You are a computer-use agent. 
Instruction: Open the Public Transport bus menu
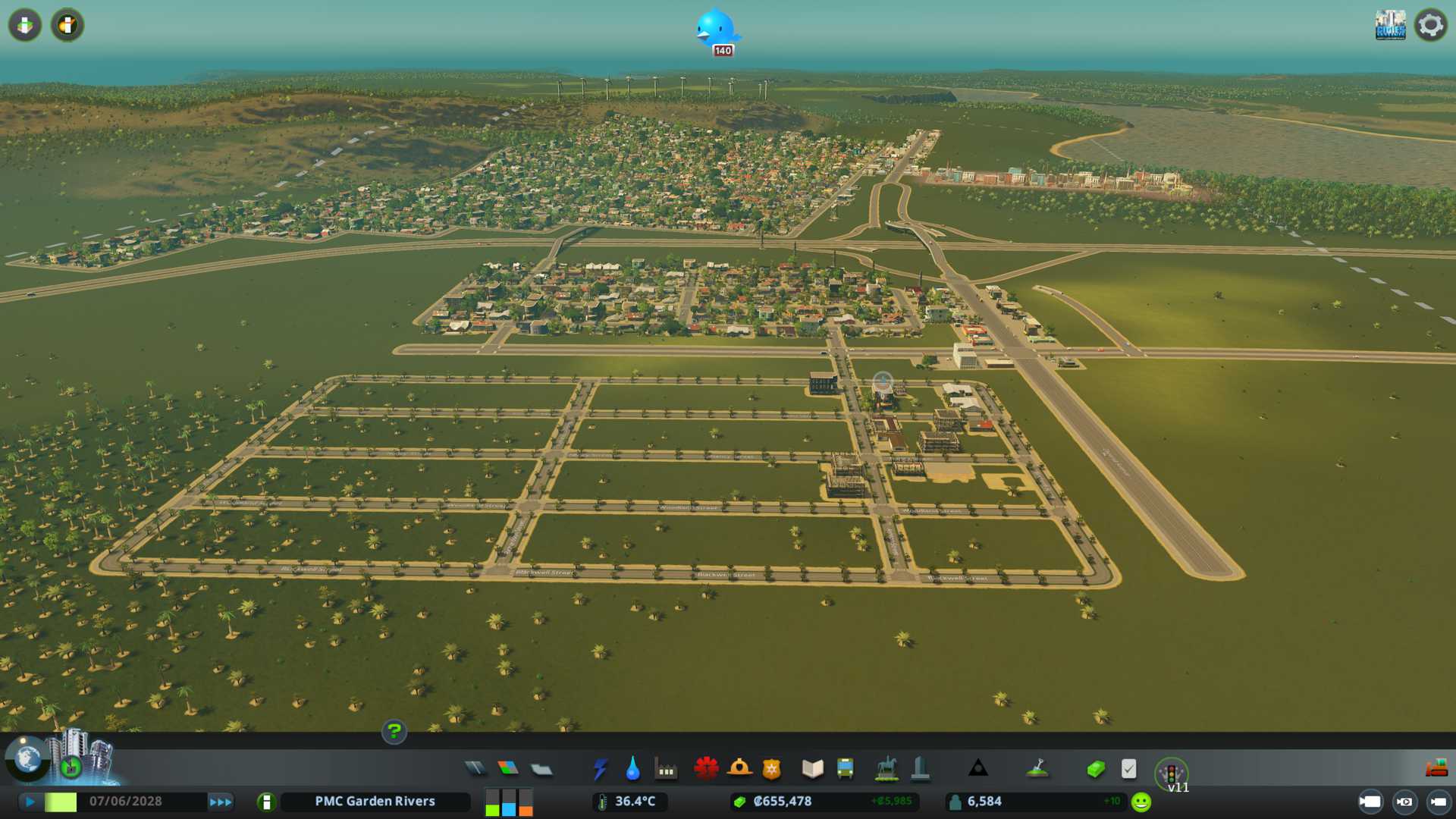coord(845,769)
